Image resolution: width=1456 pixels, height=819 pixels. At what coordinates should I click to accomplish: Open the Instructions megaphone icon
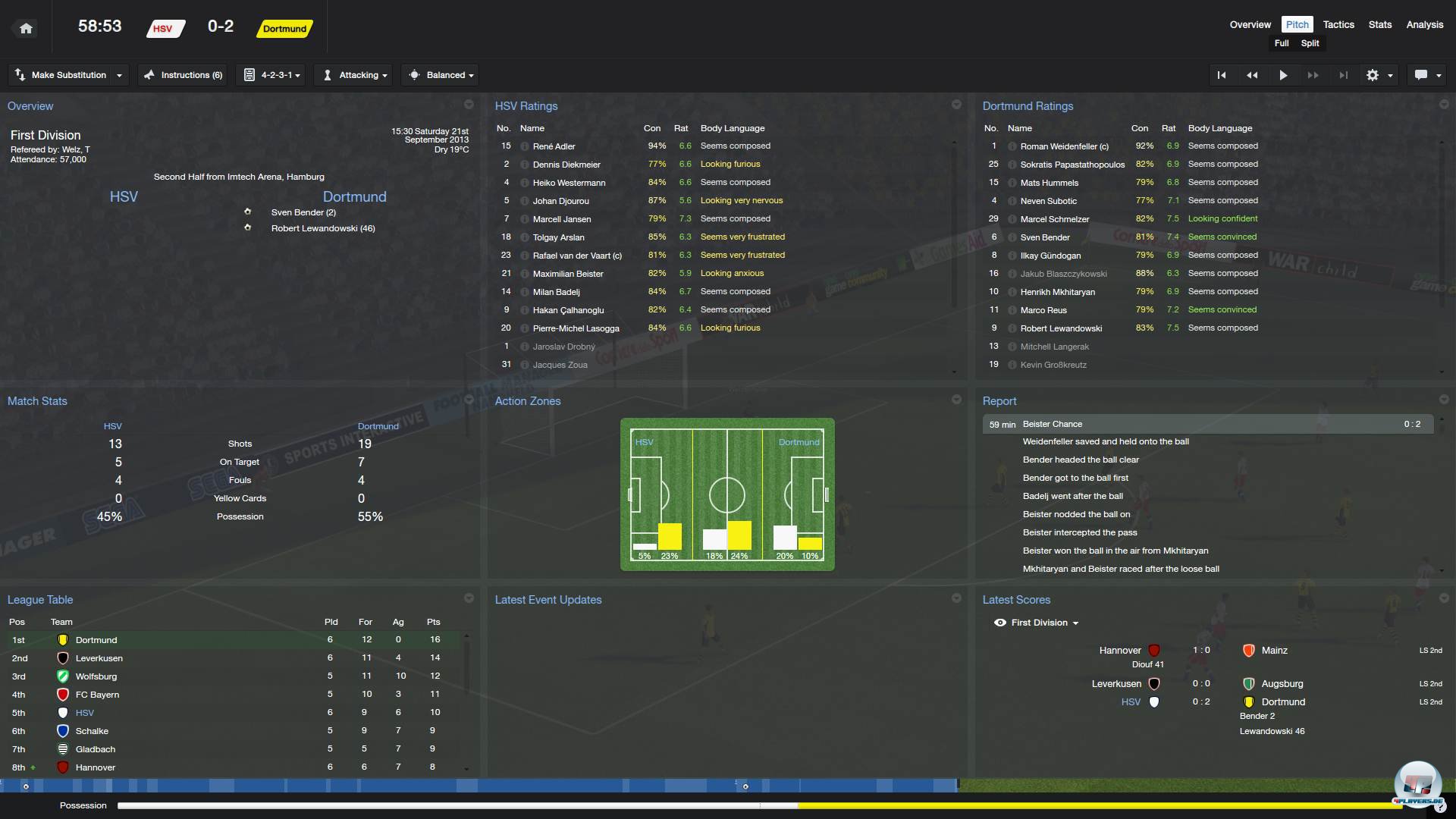click(x=149, y=74)
